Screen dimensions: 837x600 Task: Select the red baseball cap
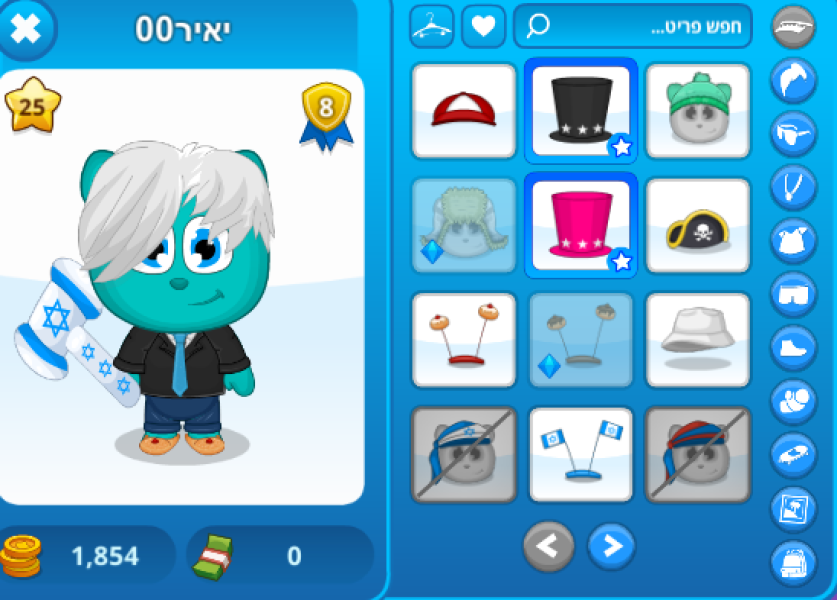tap(463, 110)
